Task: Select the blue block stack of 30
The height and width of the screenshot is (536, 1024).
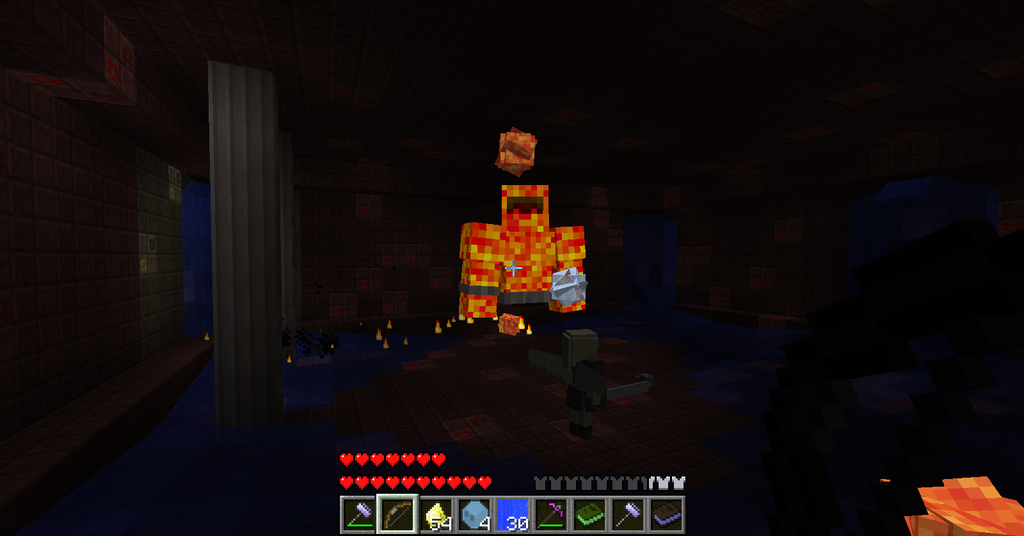Action: pyautogui.click(x=512, y=515)
